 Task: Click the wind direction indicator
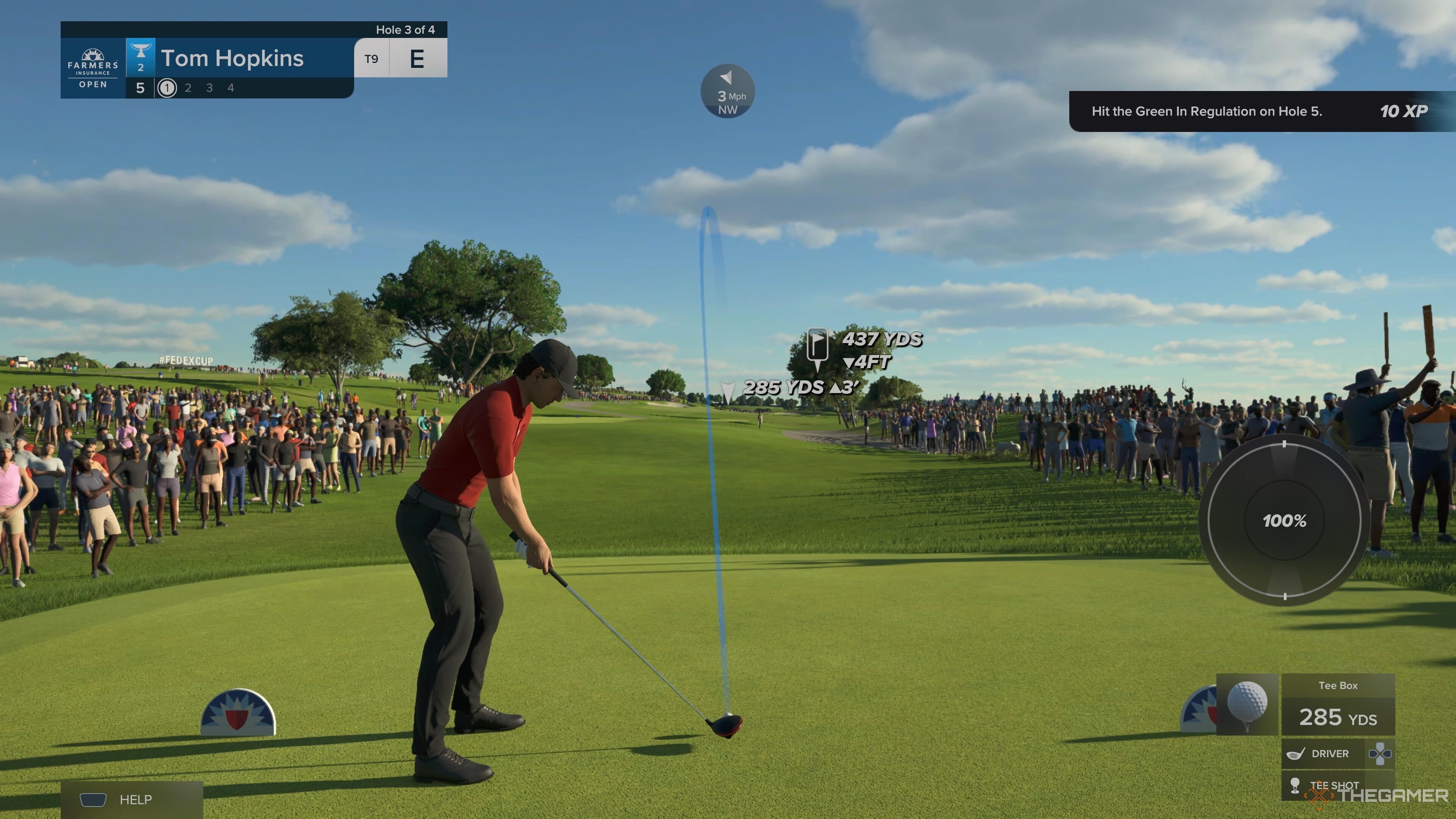[x=728, y=91]
